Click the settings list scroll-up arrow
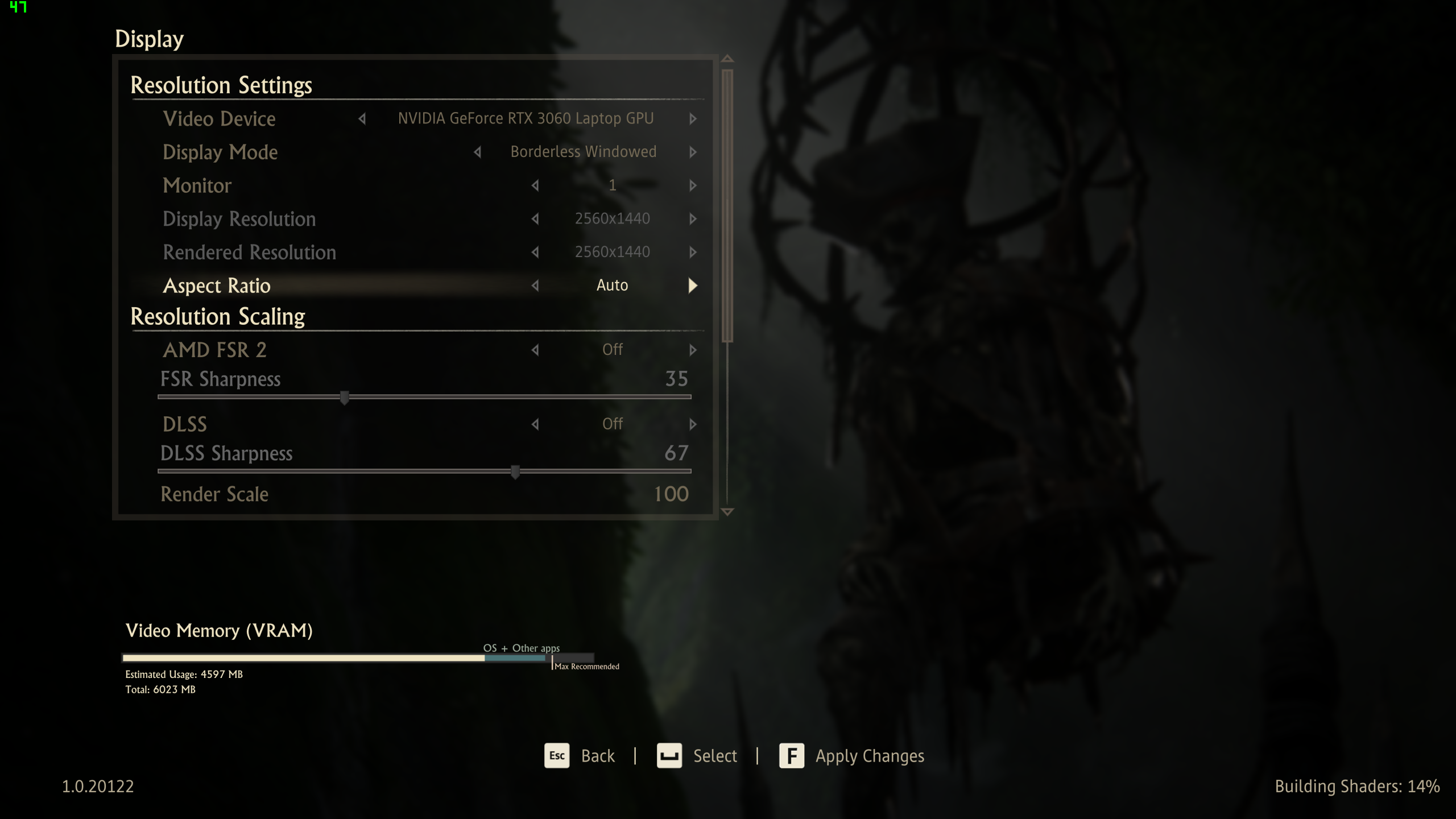The height and width of the screenshot is (819, 1456). coord(727,59)
